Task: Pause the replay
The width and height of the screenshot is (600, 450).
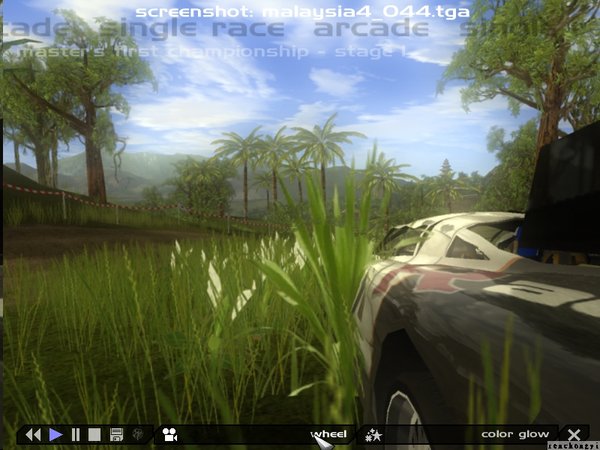Action: click(x=75, y=435)
